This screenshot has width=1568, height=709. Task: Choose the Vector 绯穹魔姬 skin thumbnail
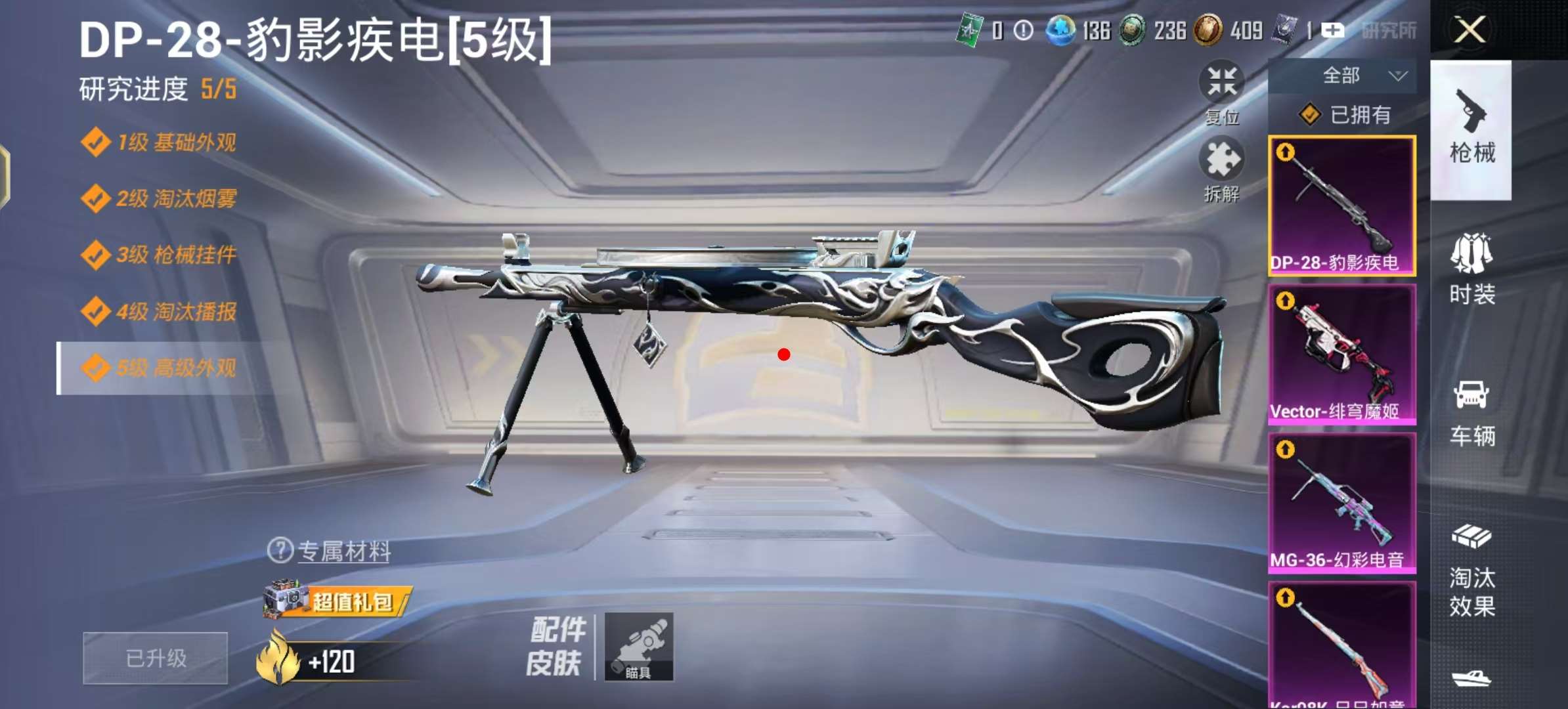1341,354
